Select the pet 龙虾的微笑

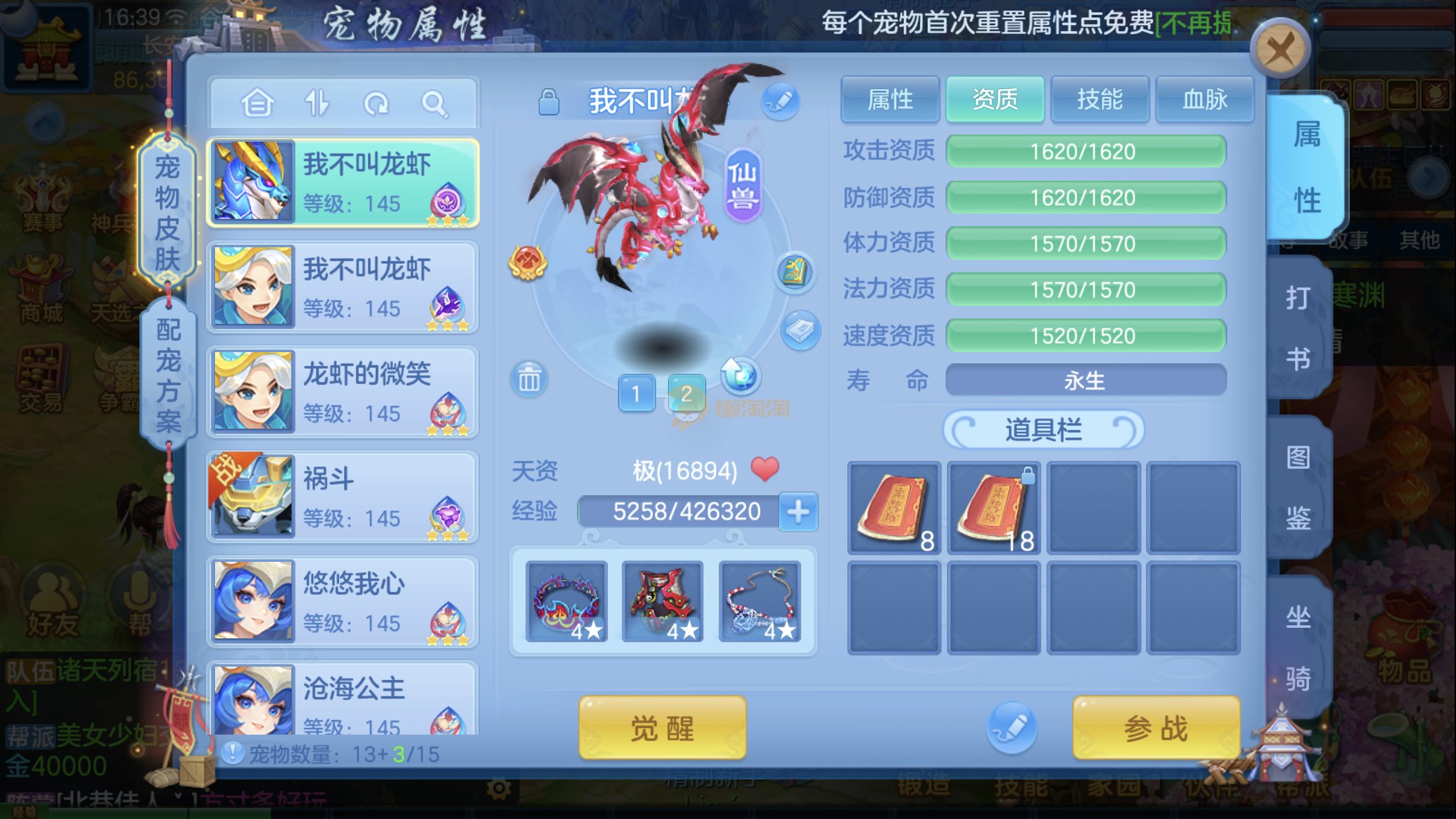point(342,392)
